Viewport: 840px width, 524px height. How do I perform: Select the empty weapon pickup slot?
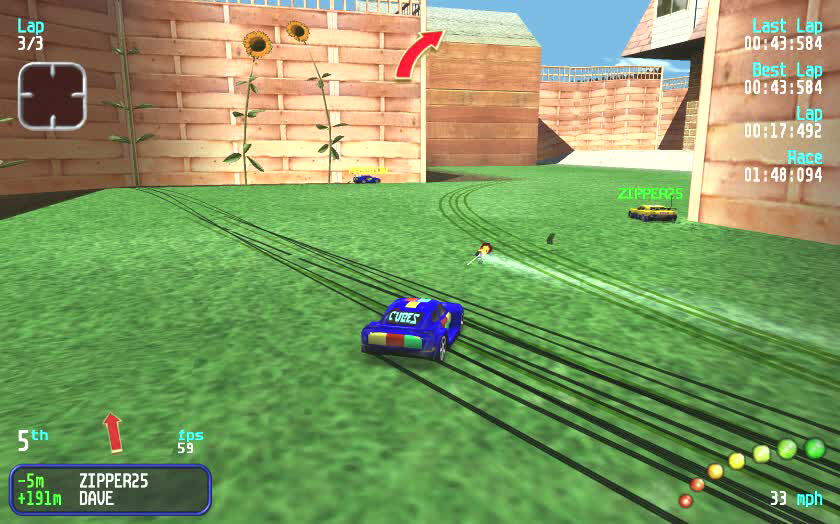pyautogui.click(x=52, y=95)
